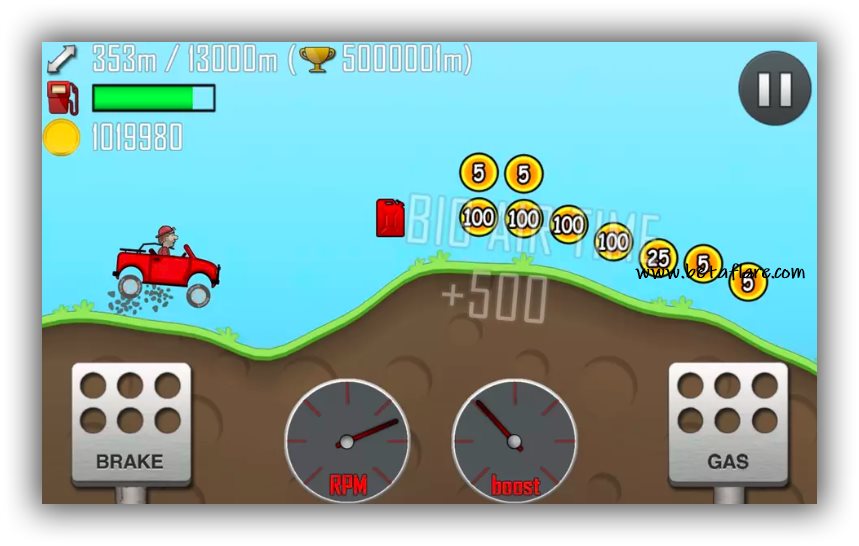Pause the game with the pause button
Viewport: 859px width, 546px height.
point(774,89)
